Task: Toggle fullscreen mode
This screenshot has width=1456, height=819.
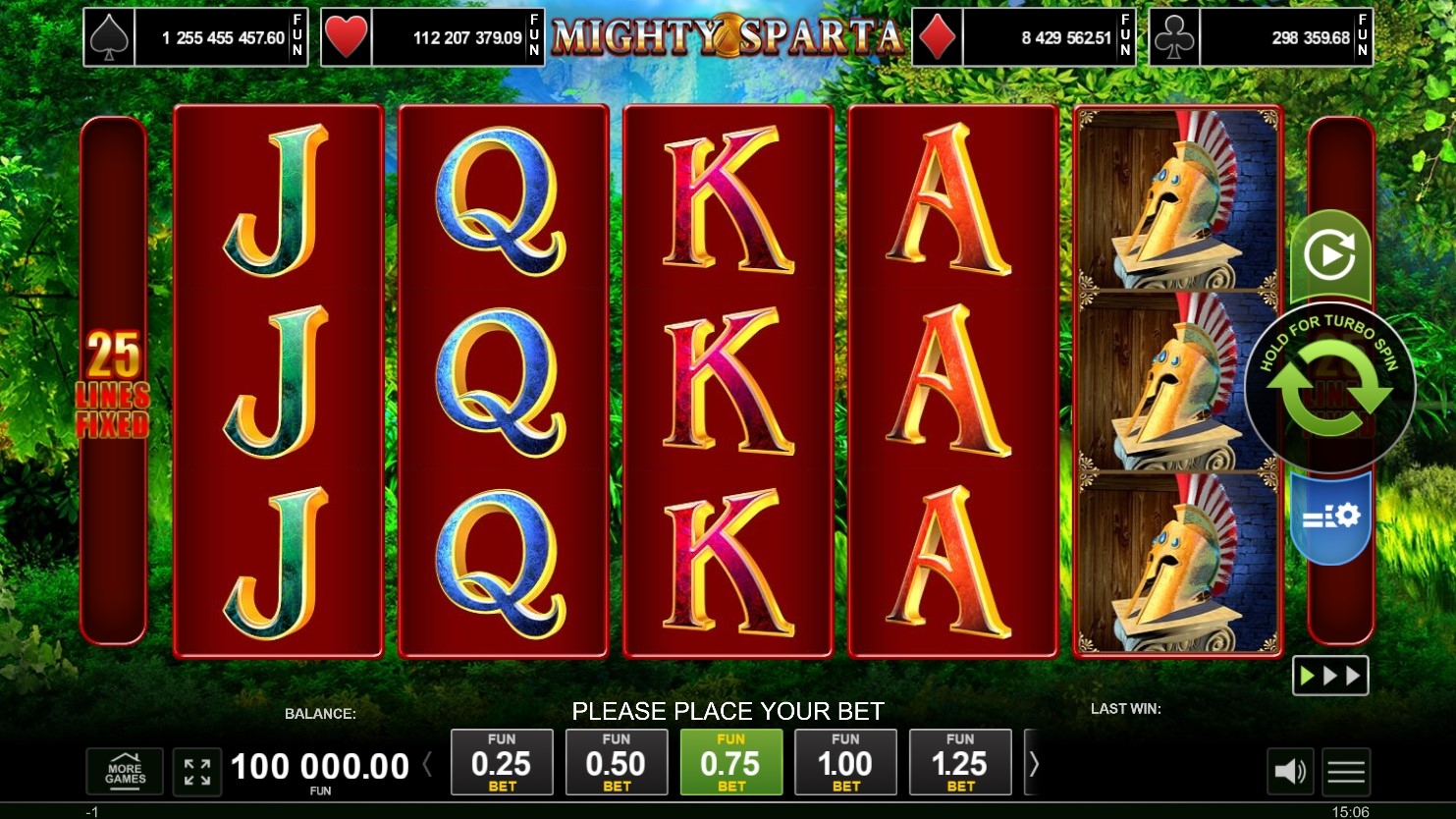Action: coord(197,772)
